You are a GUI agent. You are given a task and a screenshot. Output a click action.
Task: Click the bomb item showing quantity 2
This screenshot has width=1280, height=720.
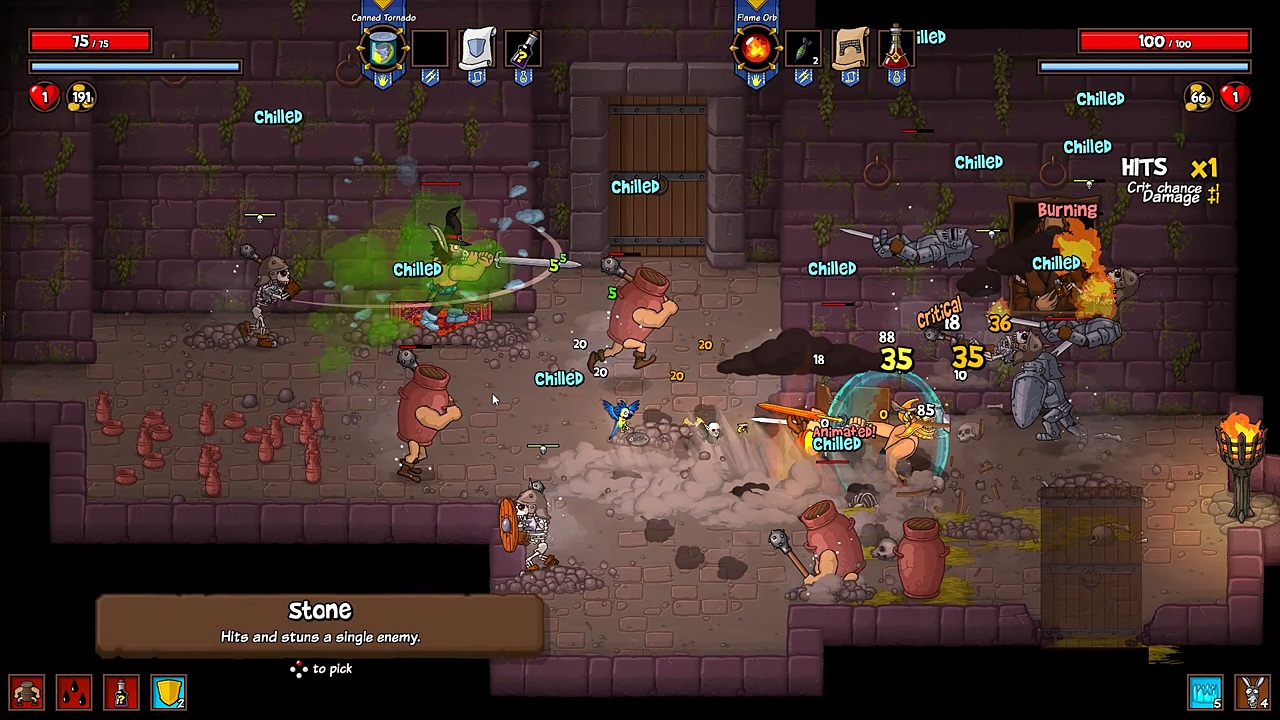click(805, 48)
